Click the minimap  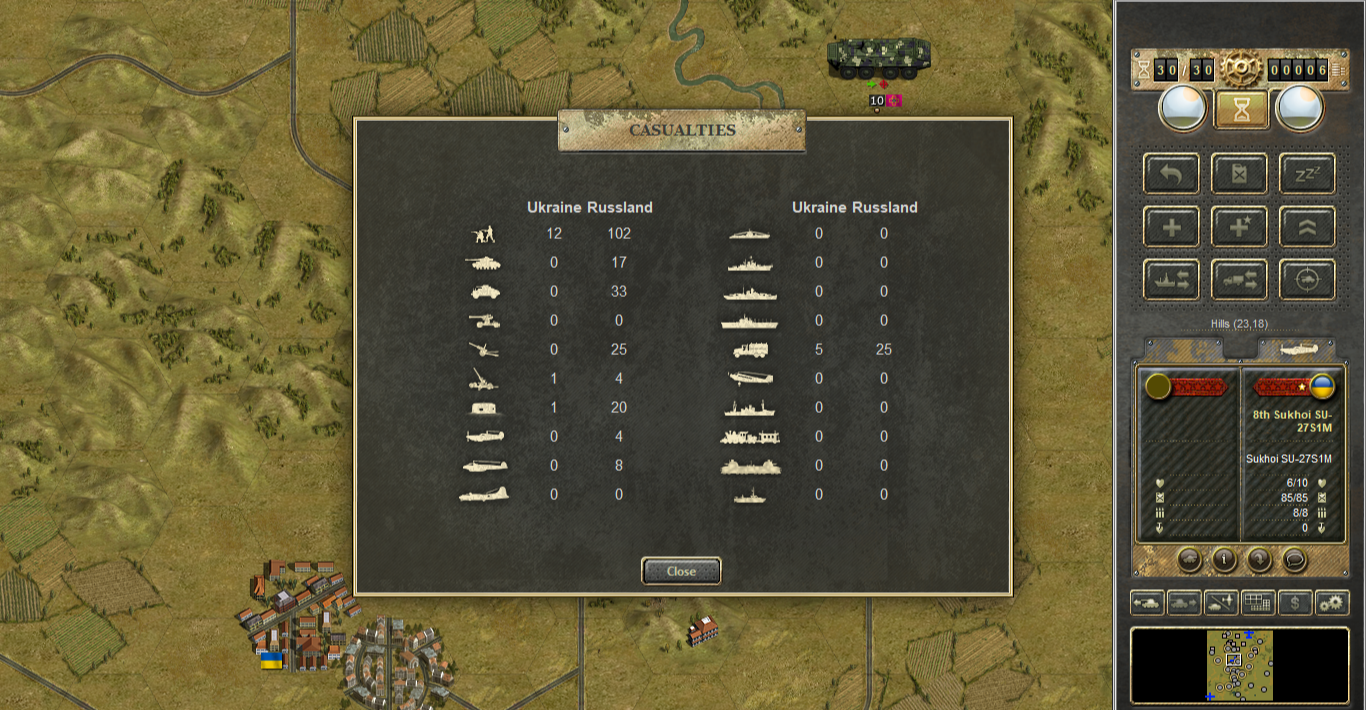click(1240, 665)
